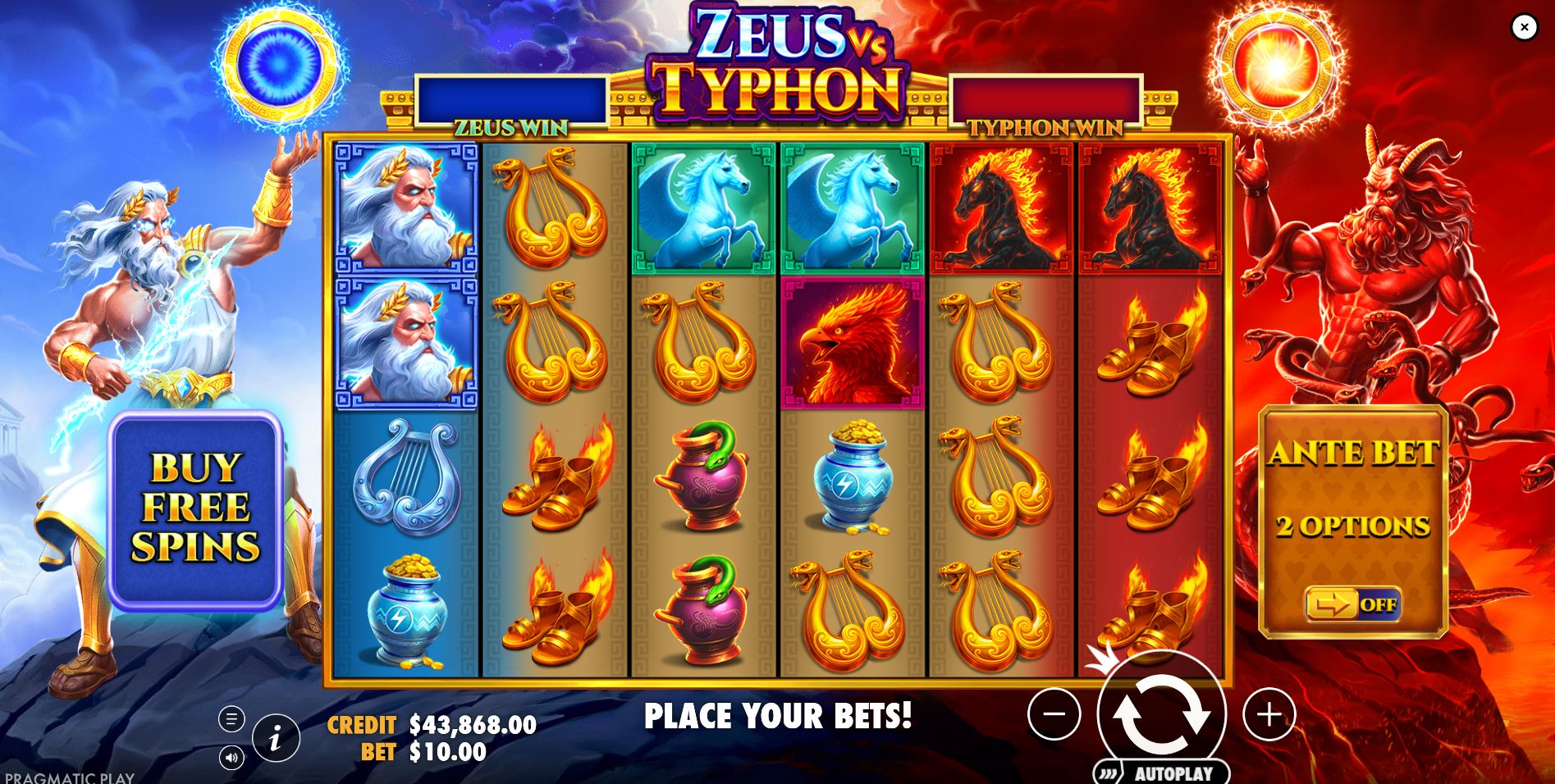Open the hamburger menu icon
The image size is (1555, 784).
pyautogui.click(x=232, y=718)
